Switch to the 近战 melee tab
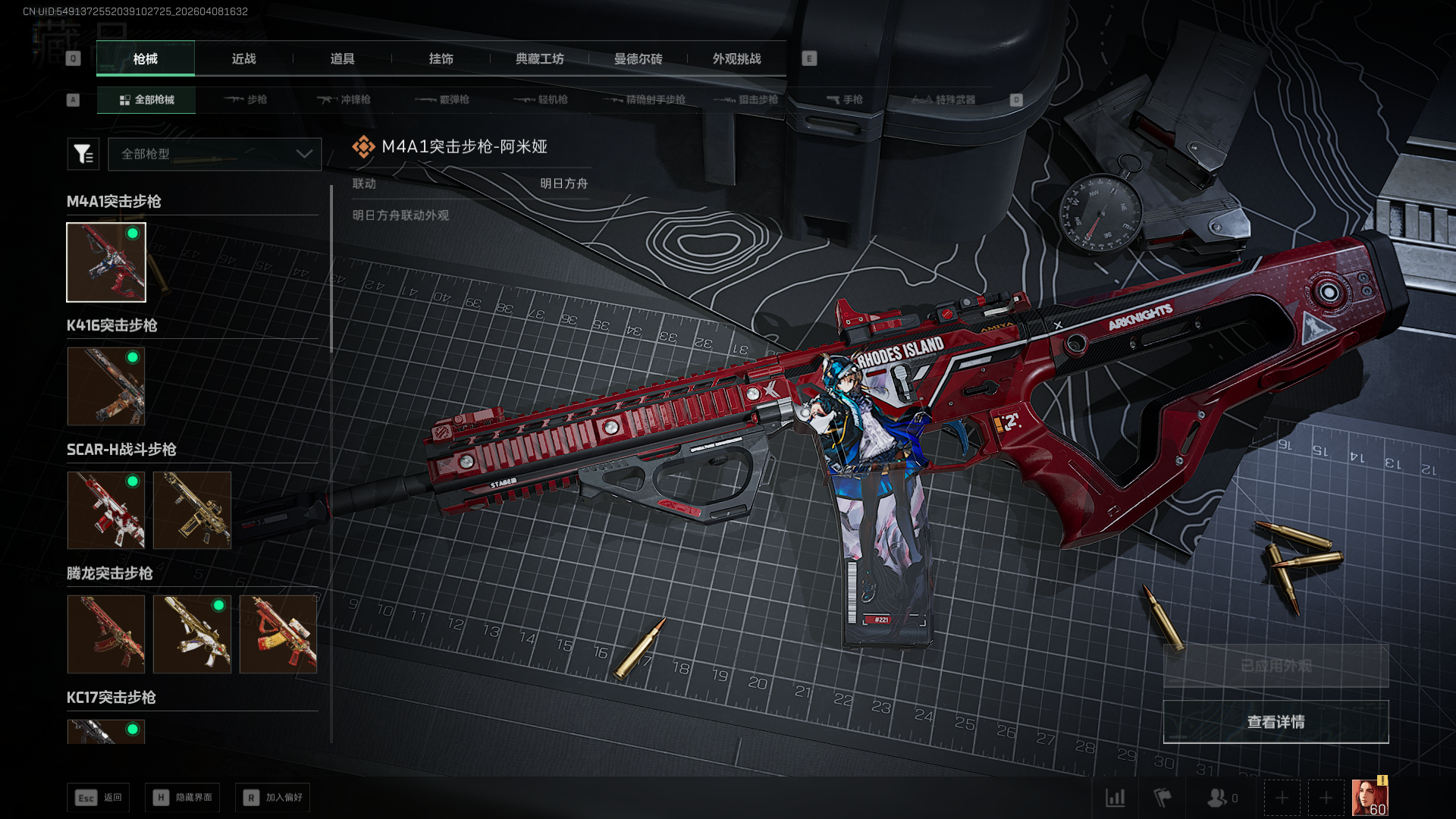Screen dimensions: 1456x819 (x=243, y=59)
